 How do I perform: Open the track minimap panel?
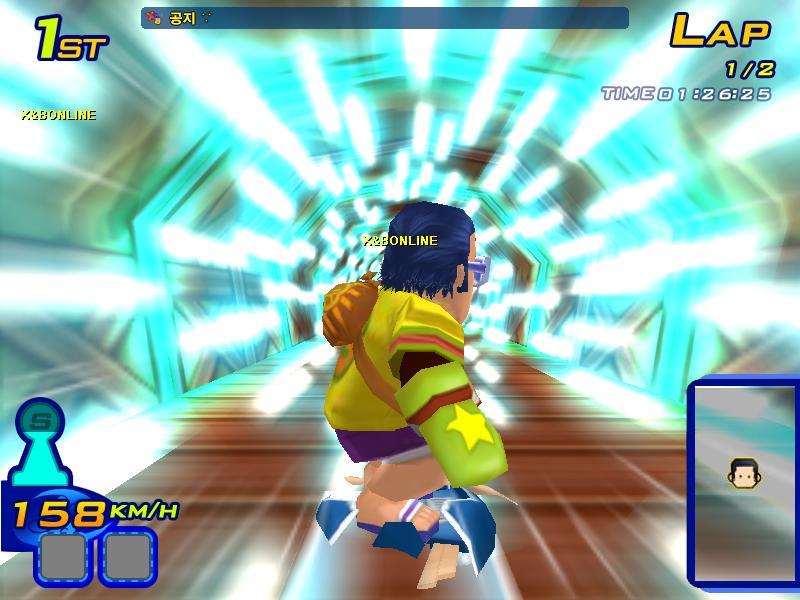(x=745, y=485)
